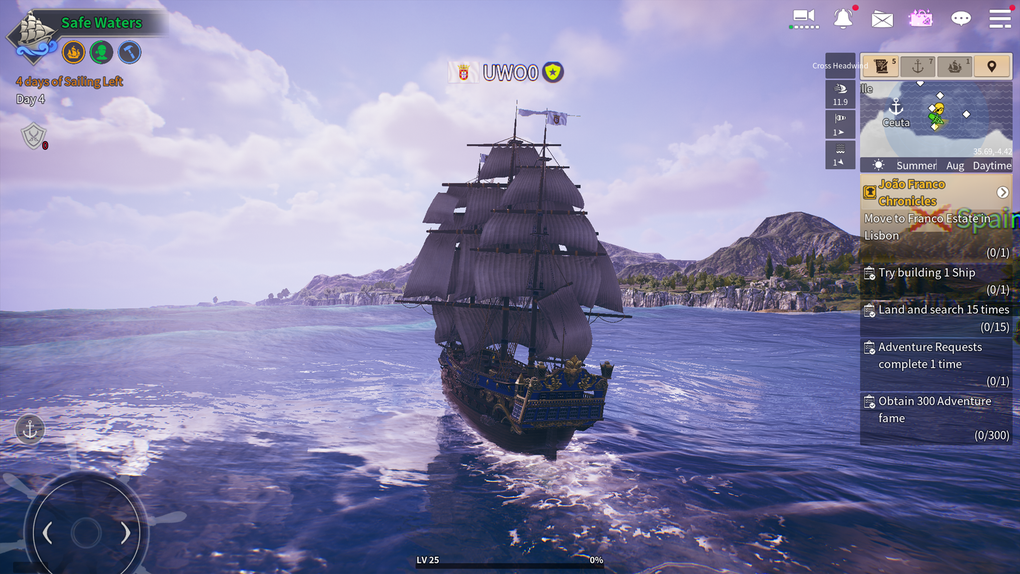This screenshot has height=574, width=1020.
Task: Open the Adventure Requests objective
Action: 935,363
